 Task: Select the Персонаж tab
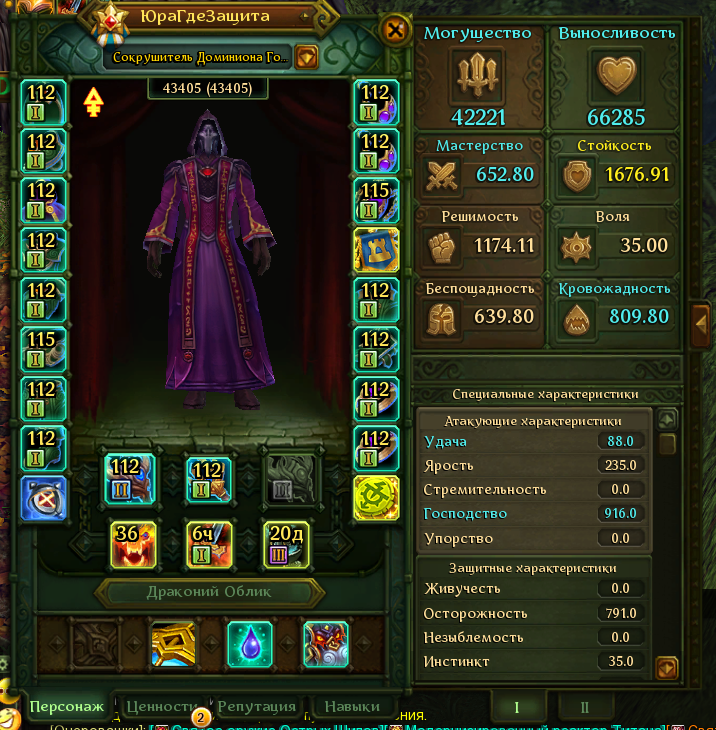tap(67, 706)
